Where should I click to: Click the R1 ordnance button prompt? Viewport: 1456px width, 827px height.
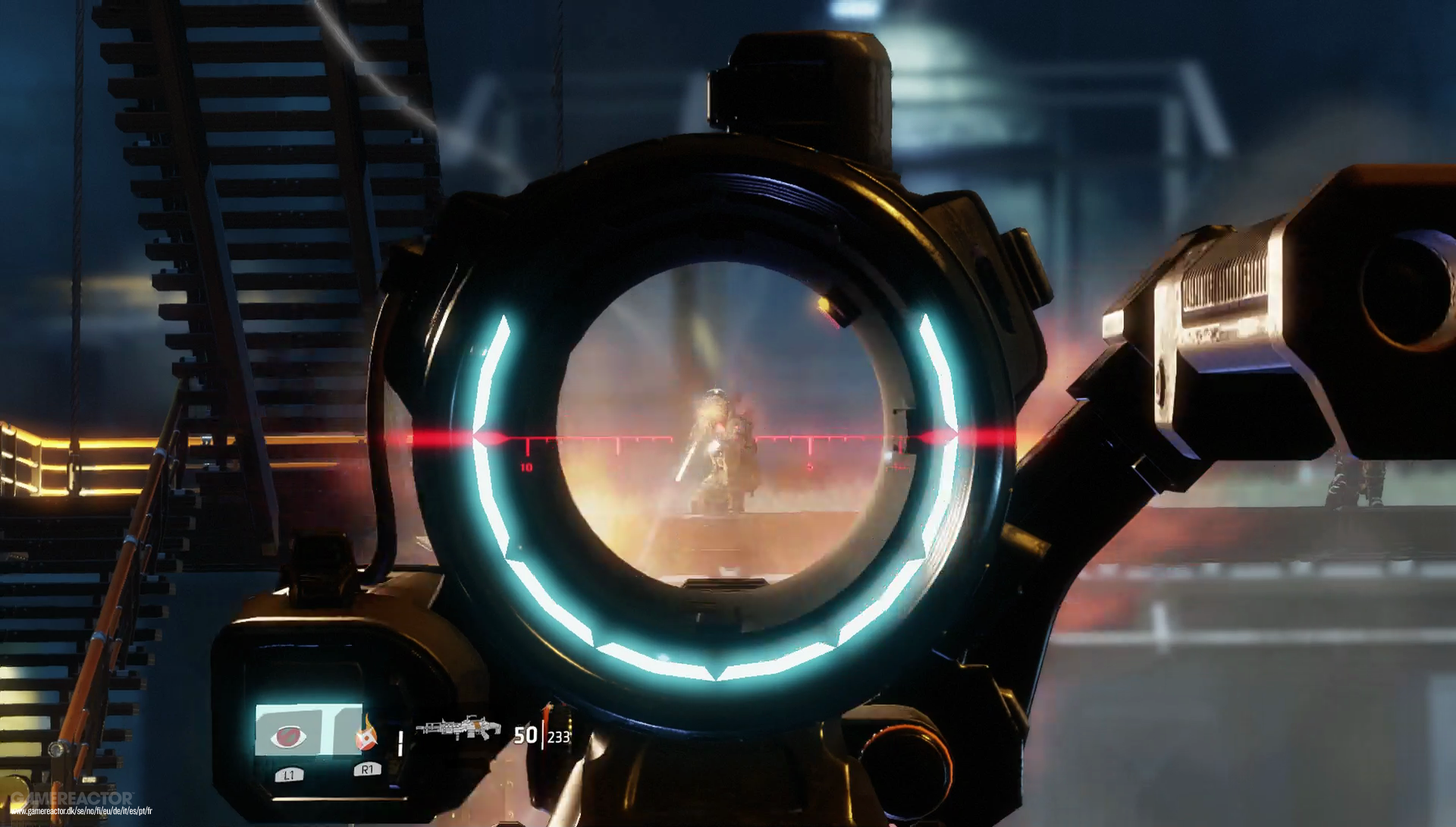coord(366,770)
